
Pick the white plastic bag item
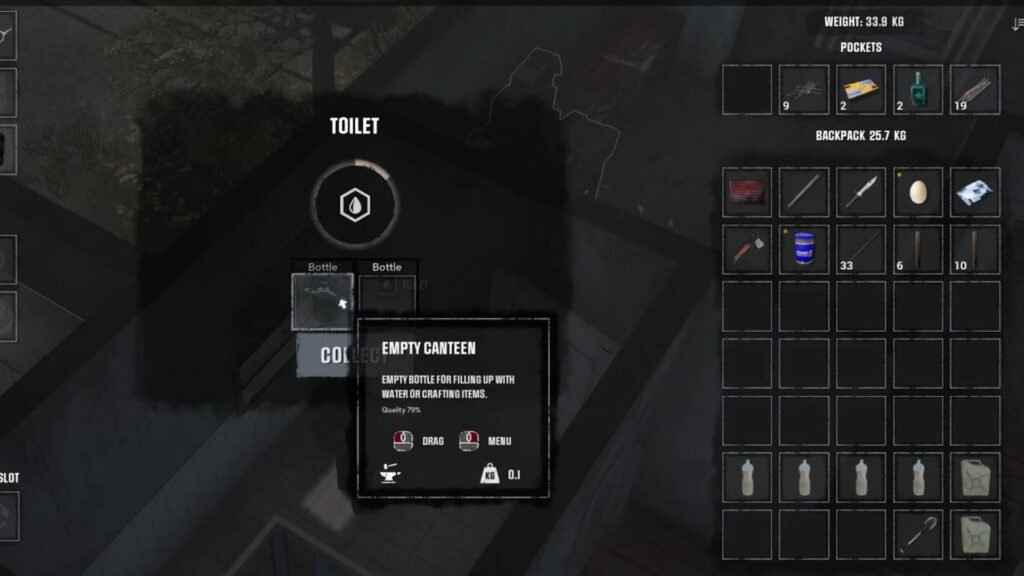[975, 192]
